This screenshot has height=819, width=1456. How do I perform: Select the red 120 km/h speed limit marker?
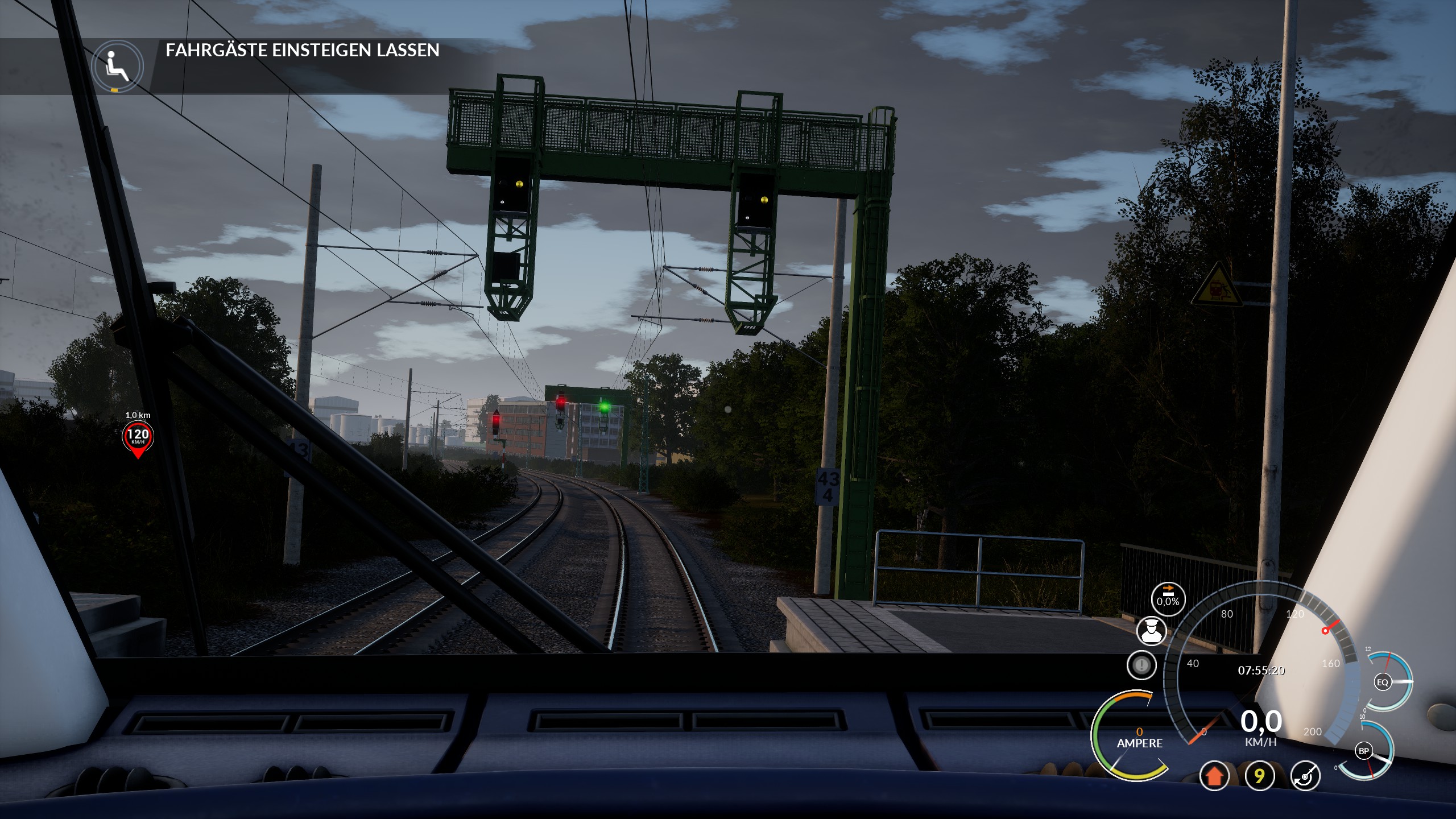(138, 437)
